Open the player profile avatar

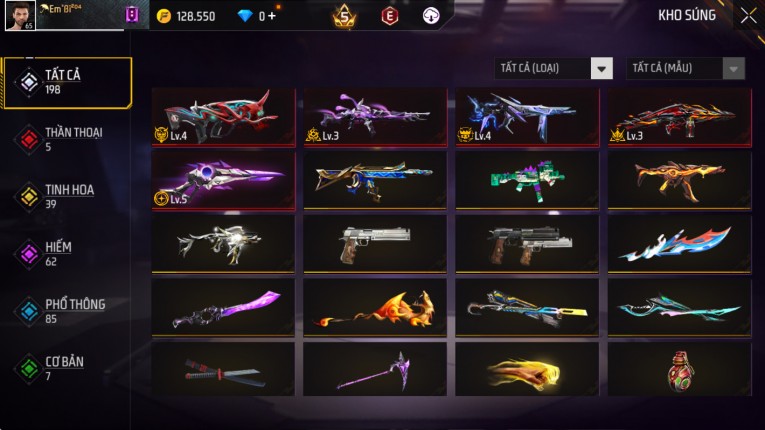20,16
